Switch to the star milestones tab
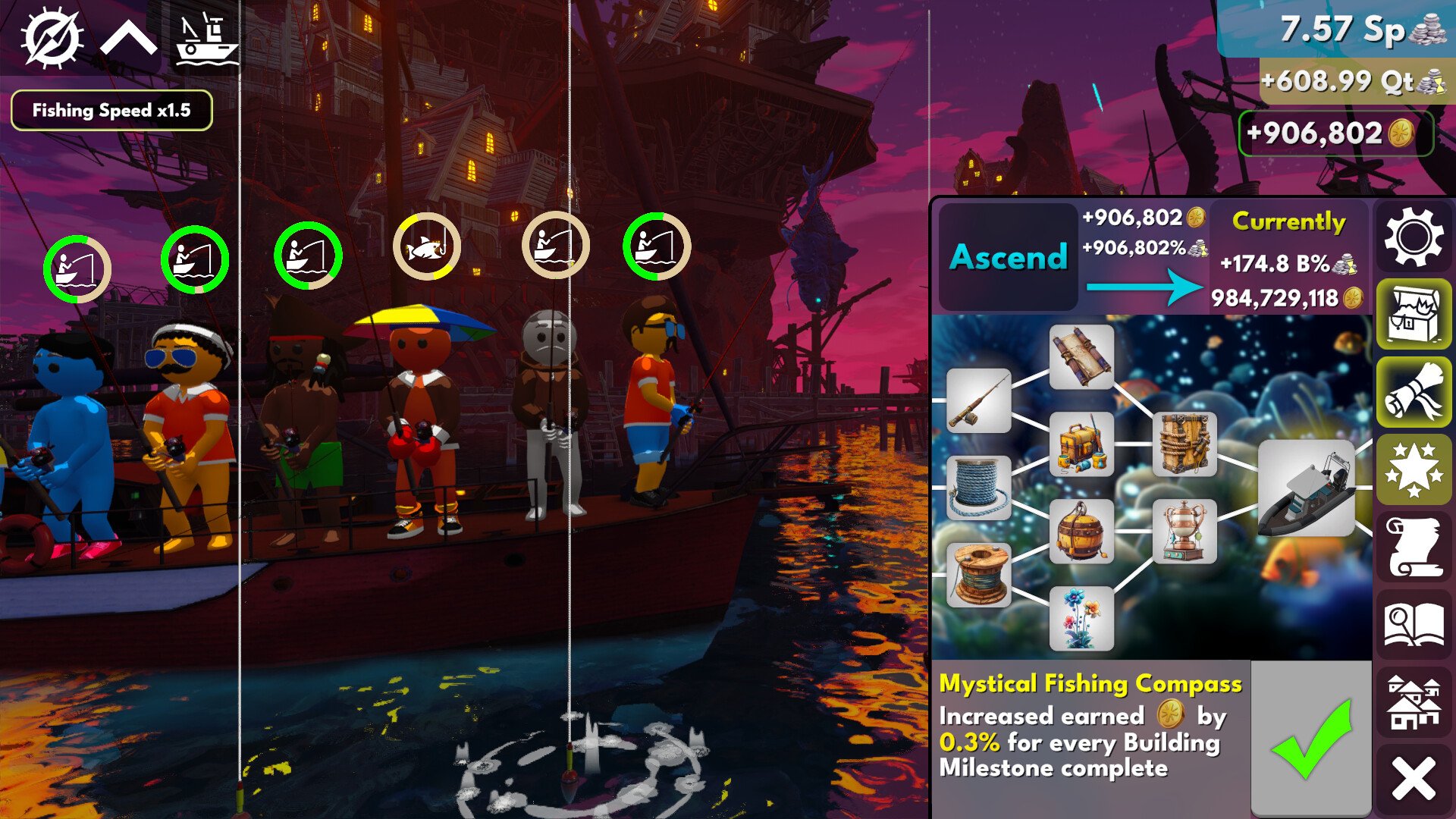This screenshot has height=819, width=1456. tap(1414, 471)
